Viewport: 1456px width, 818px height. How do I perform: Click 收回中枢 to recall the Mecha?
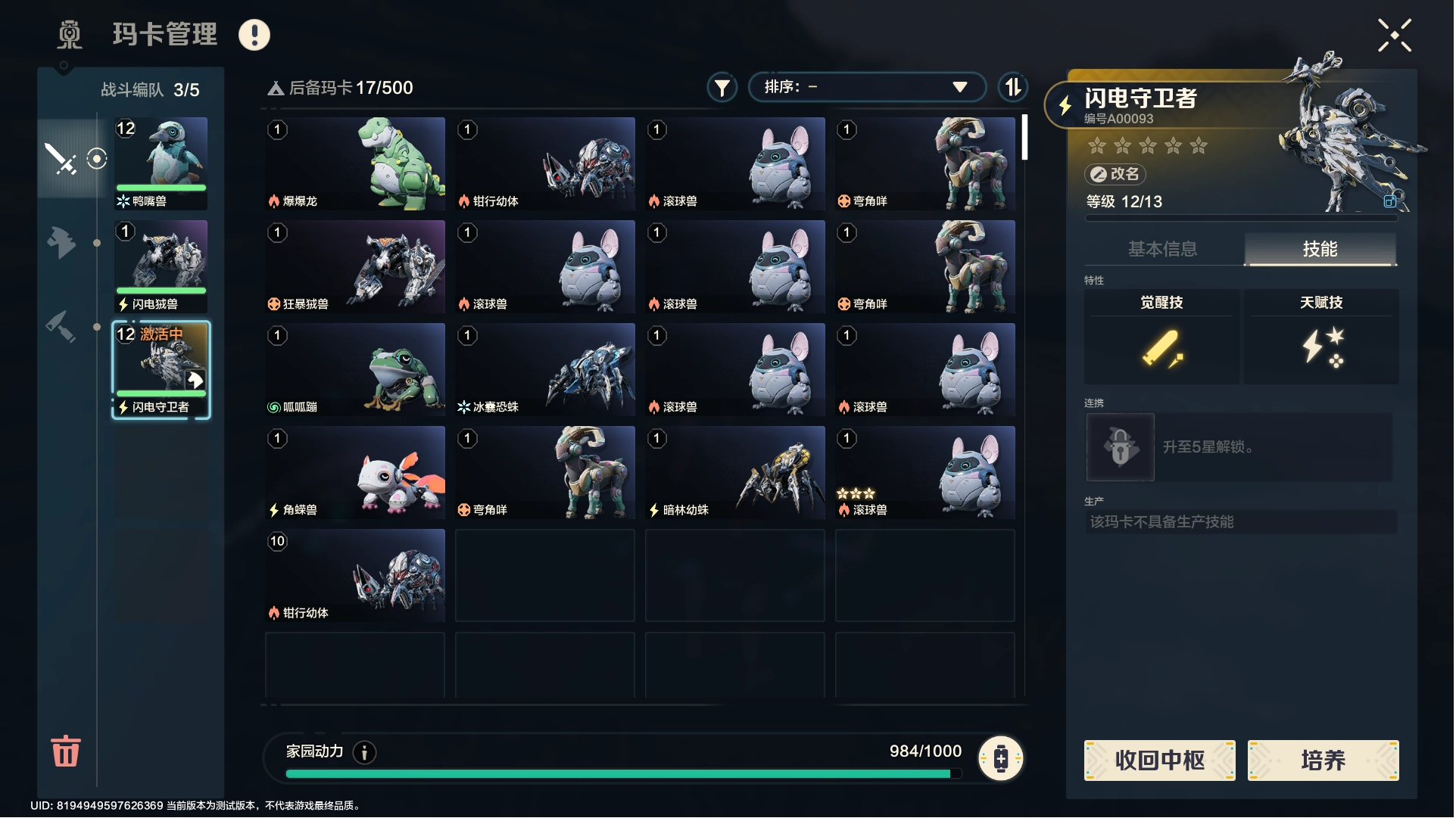[x=1159, y=760]
